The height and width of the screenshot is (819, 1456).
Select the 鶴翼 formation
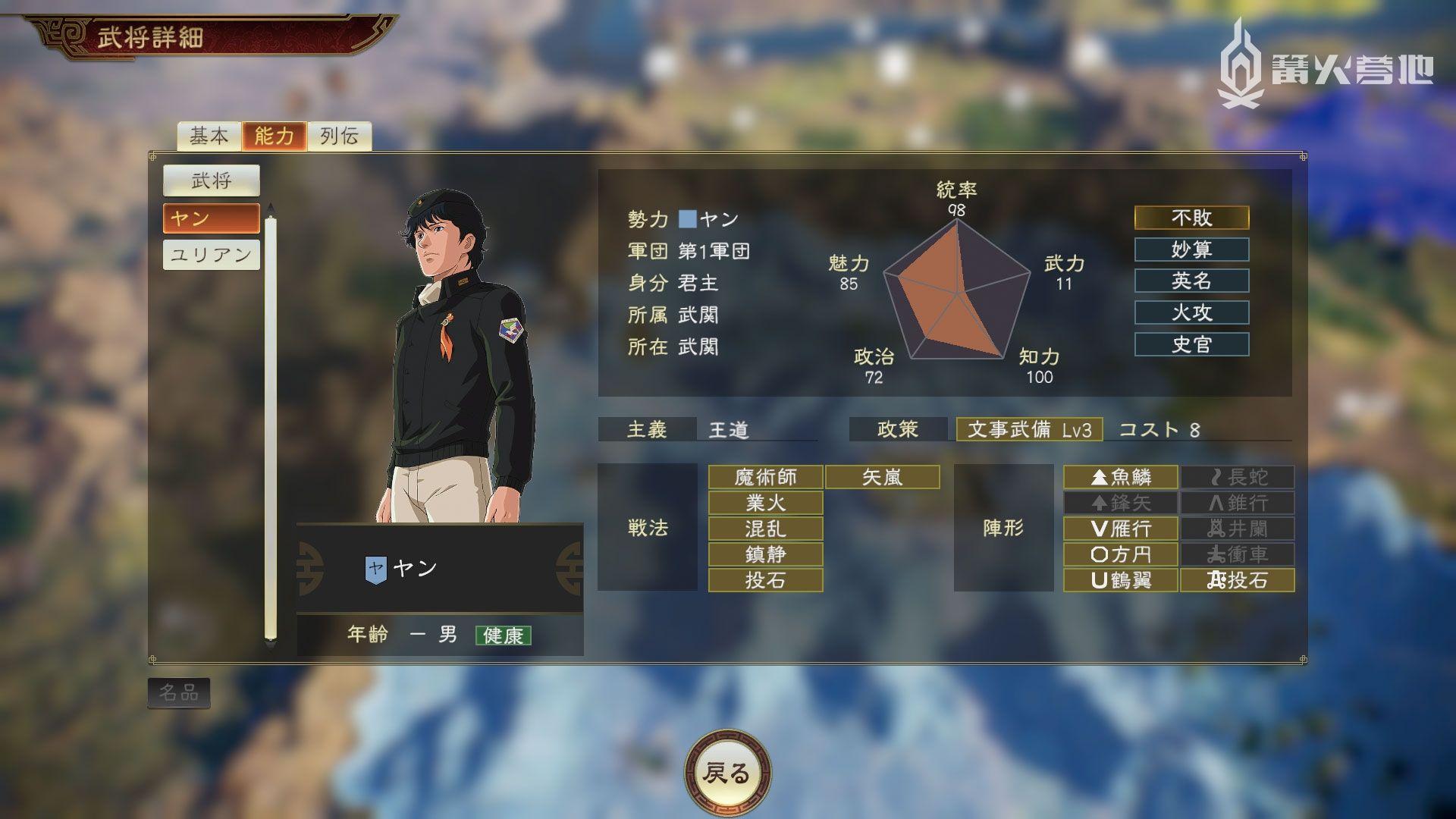point(1120,580)
